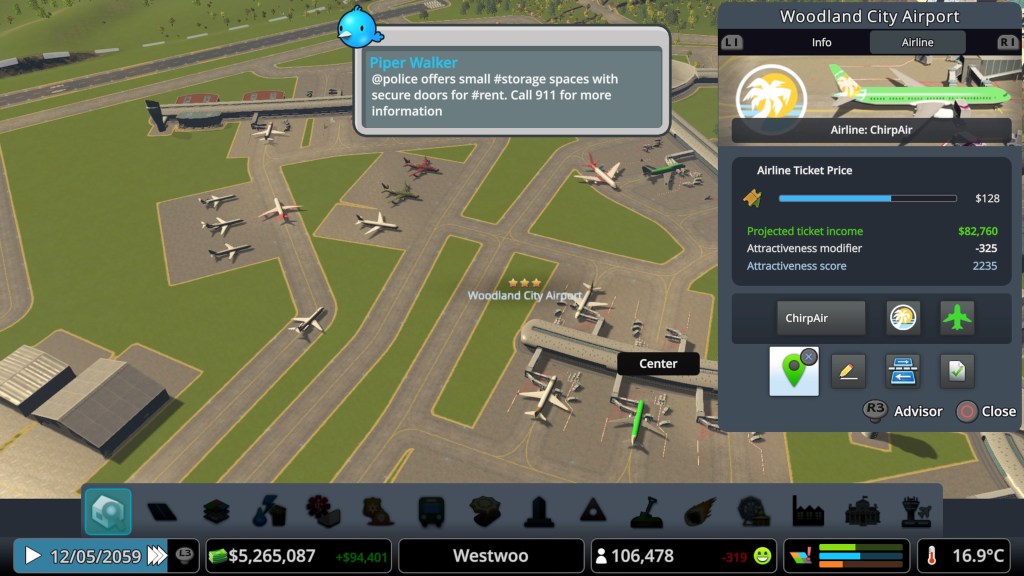This screenshot has width=1024, height=576.
Task: Adjust the Airline Ticket Price slider
Action: pos(867,198)
